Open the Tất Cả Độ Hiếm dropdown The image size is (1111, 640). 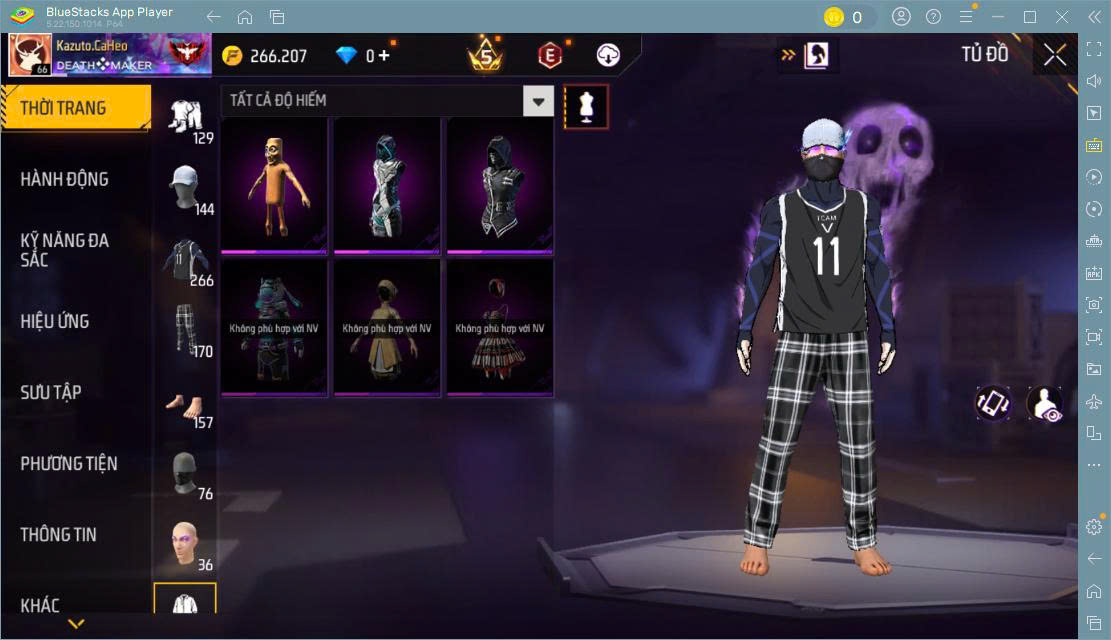[539, 100]
